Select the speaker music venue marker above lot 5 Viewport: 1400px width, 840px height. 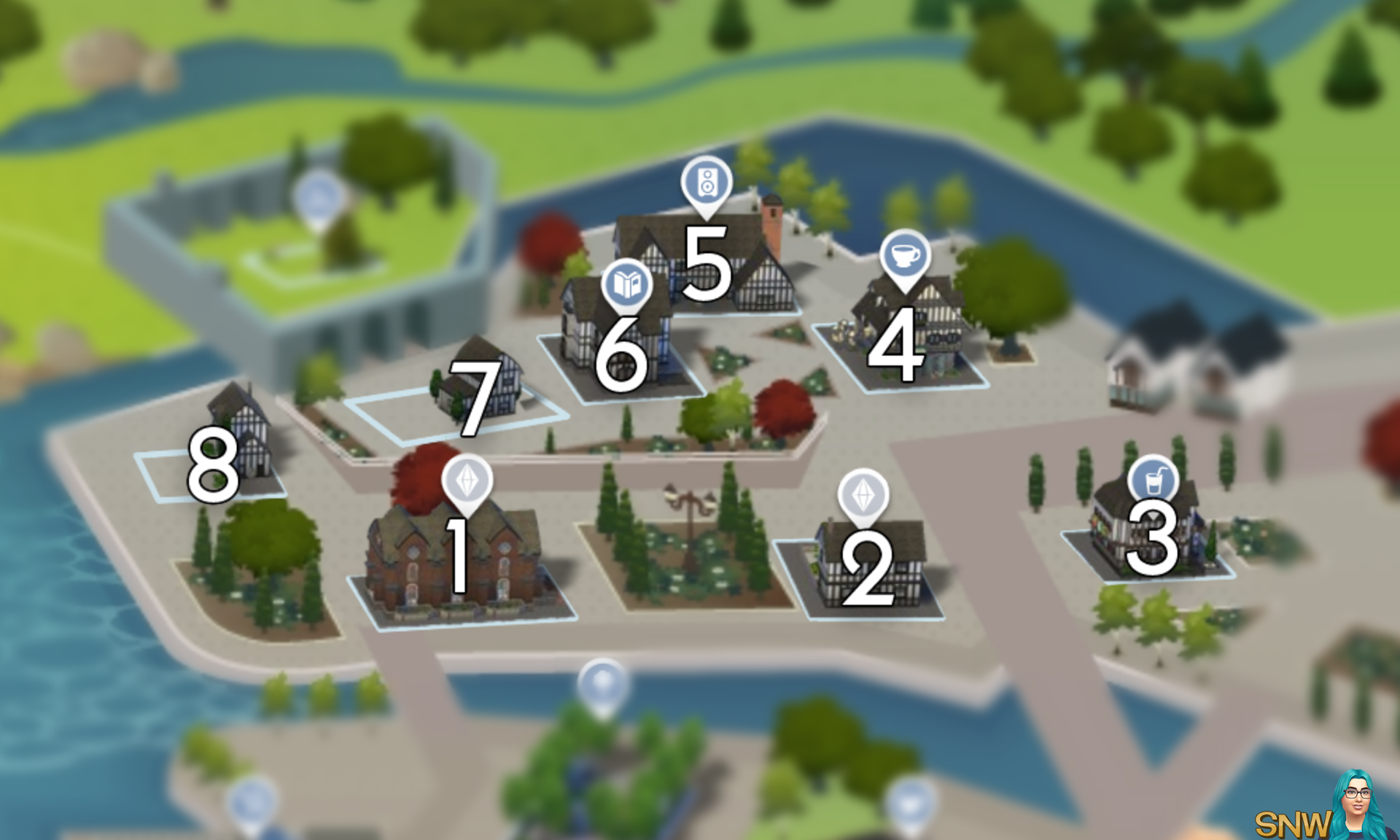click(x=706, y=182)
